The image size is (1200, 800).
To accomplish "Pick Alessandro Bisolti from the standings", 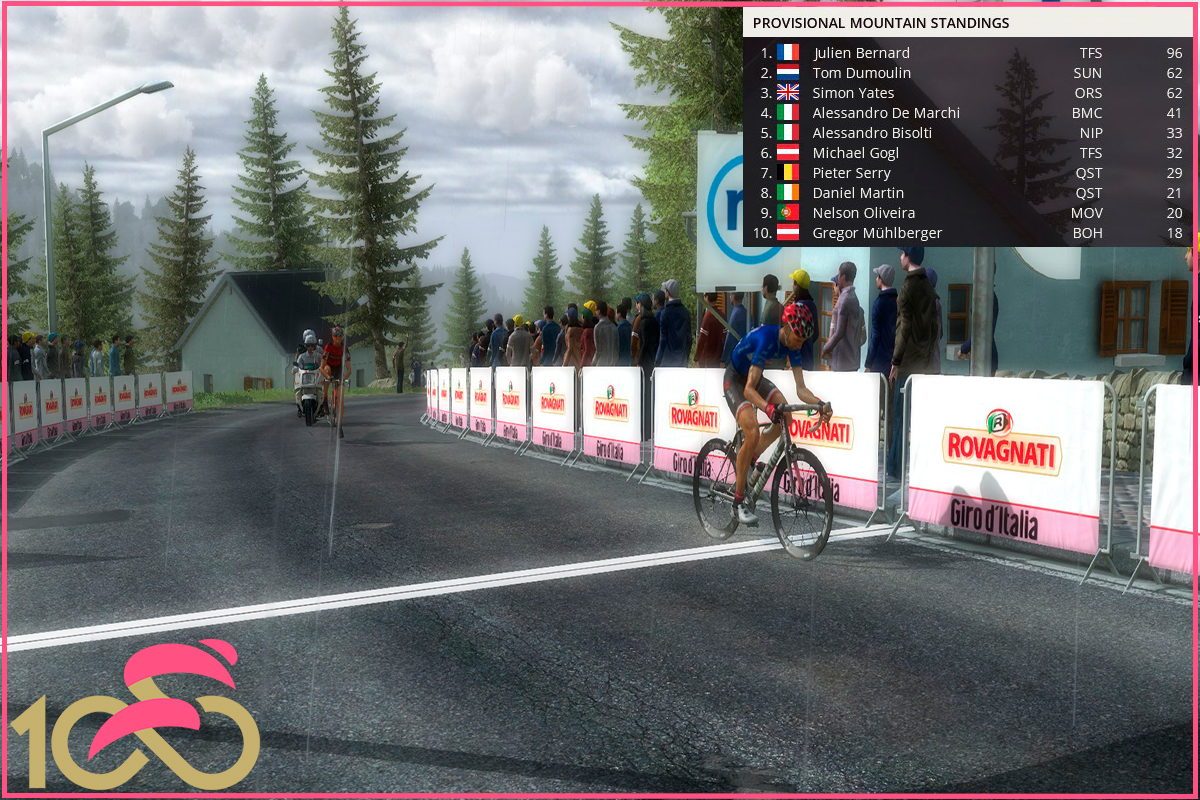I will pos(872,133).
